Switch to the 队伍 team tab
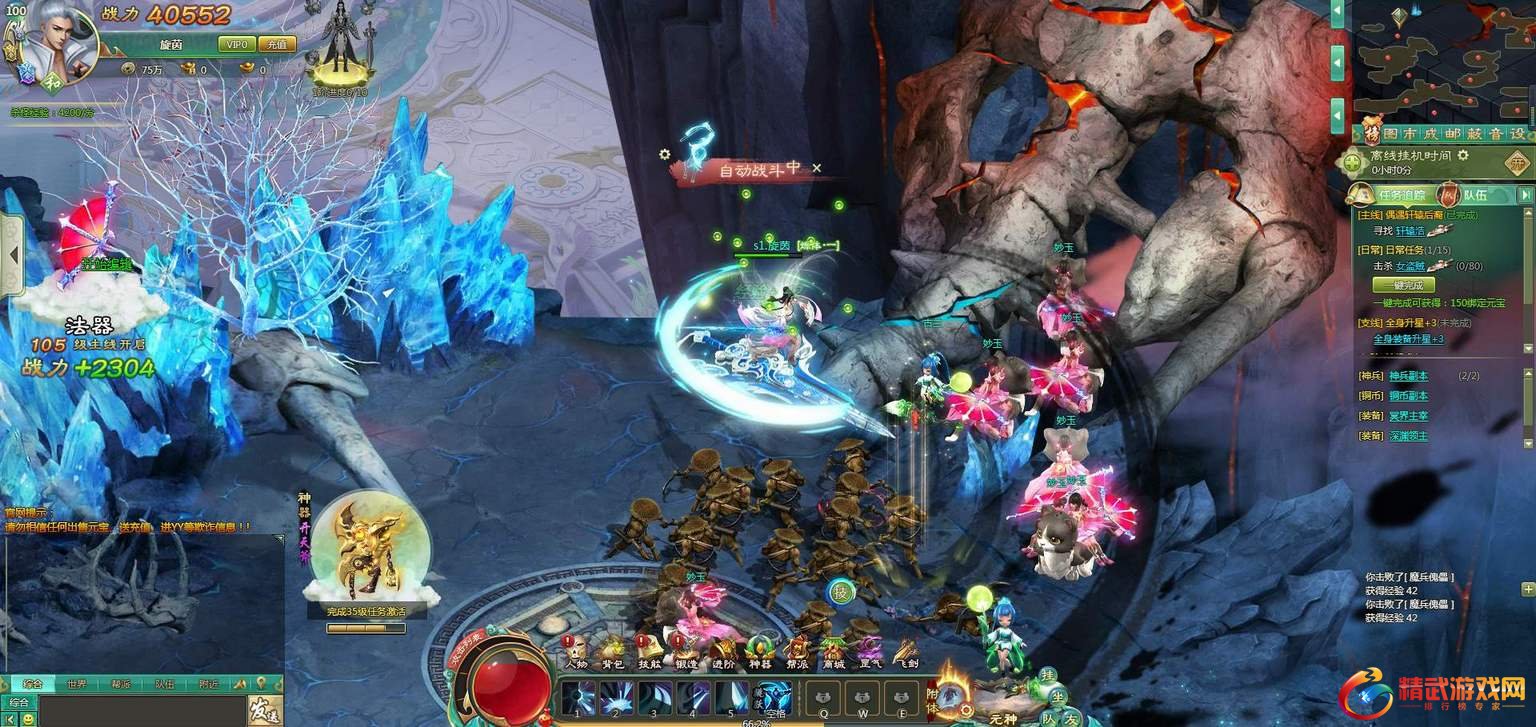The width and height of the screenshot is (1536, 727). click(x=1476, y=195)
